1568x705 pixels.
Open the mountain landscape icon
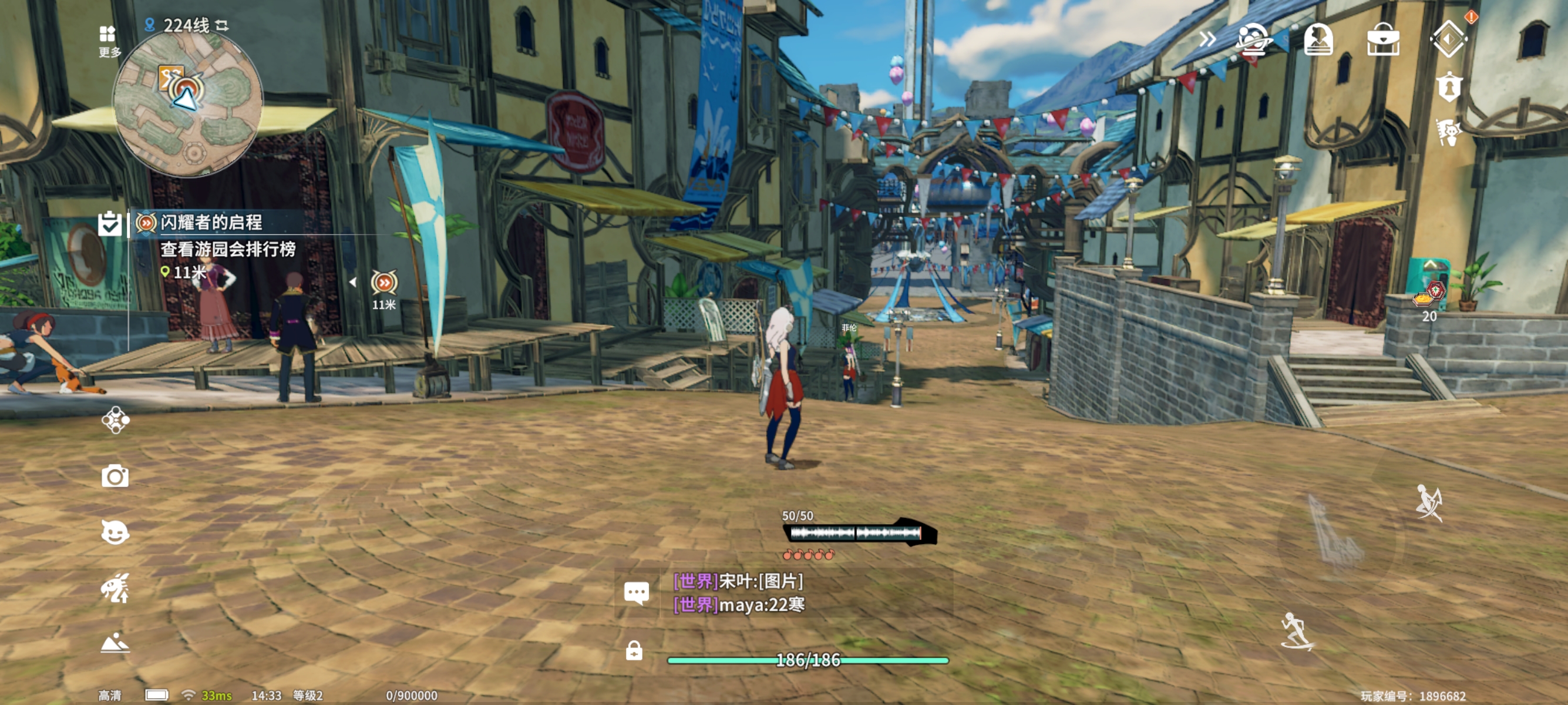click(x=115, y=643)
